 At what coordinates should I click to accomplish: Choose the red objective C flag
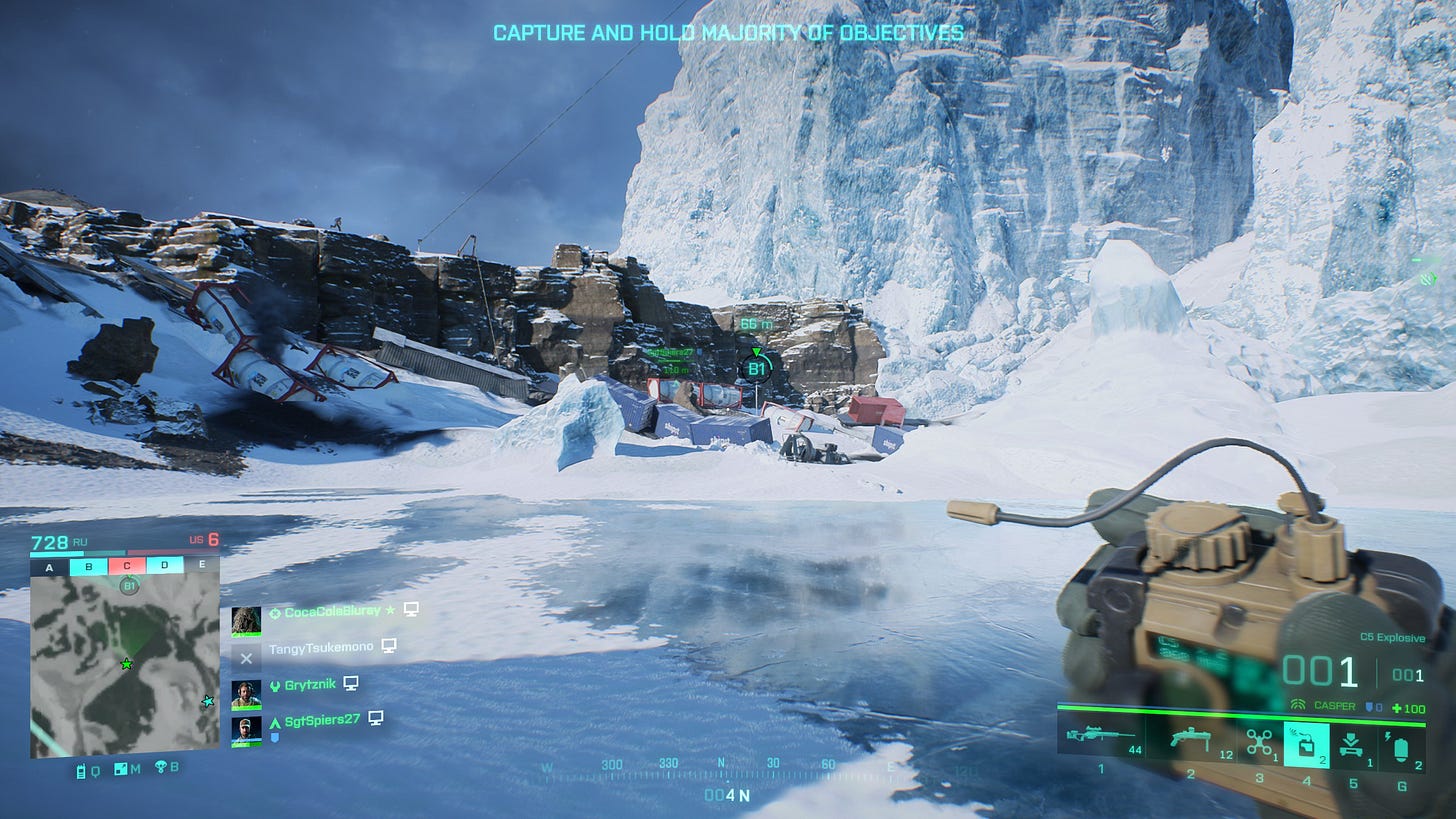[x=126, y=567]
